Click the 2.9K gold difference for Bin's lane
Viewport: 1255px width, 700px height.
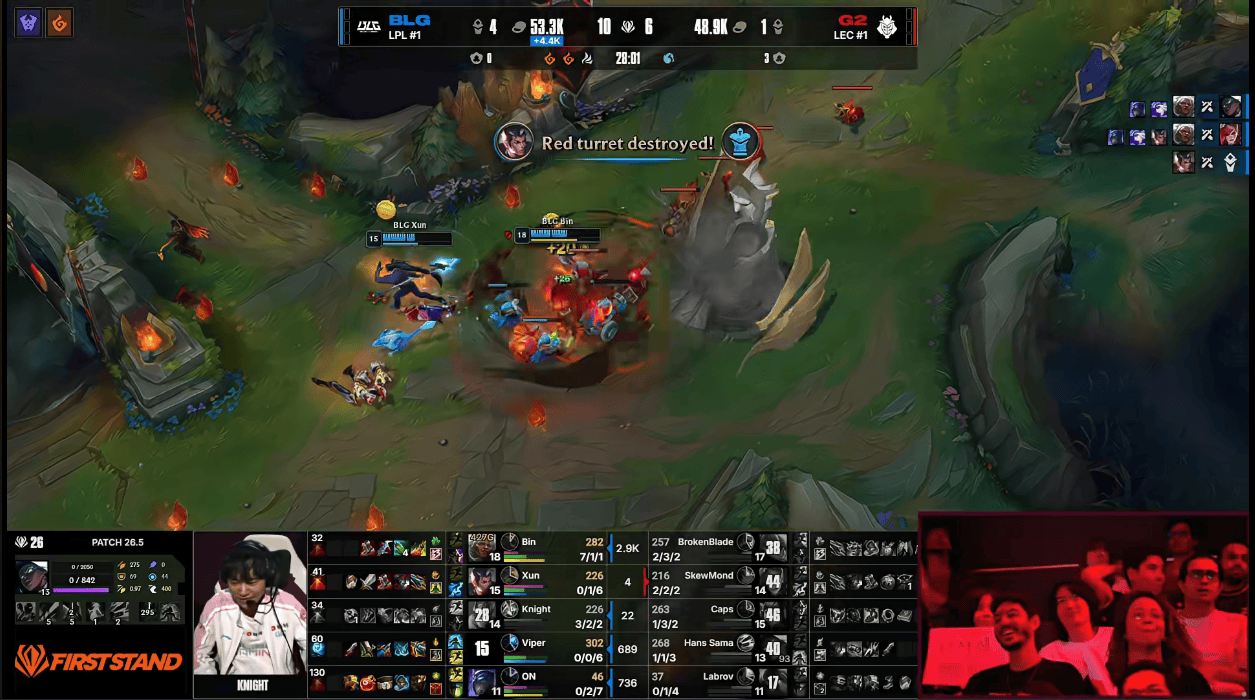click(627, 548)
